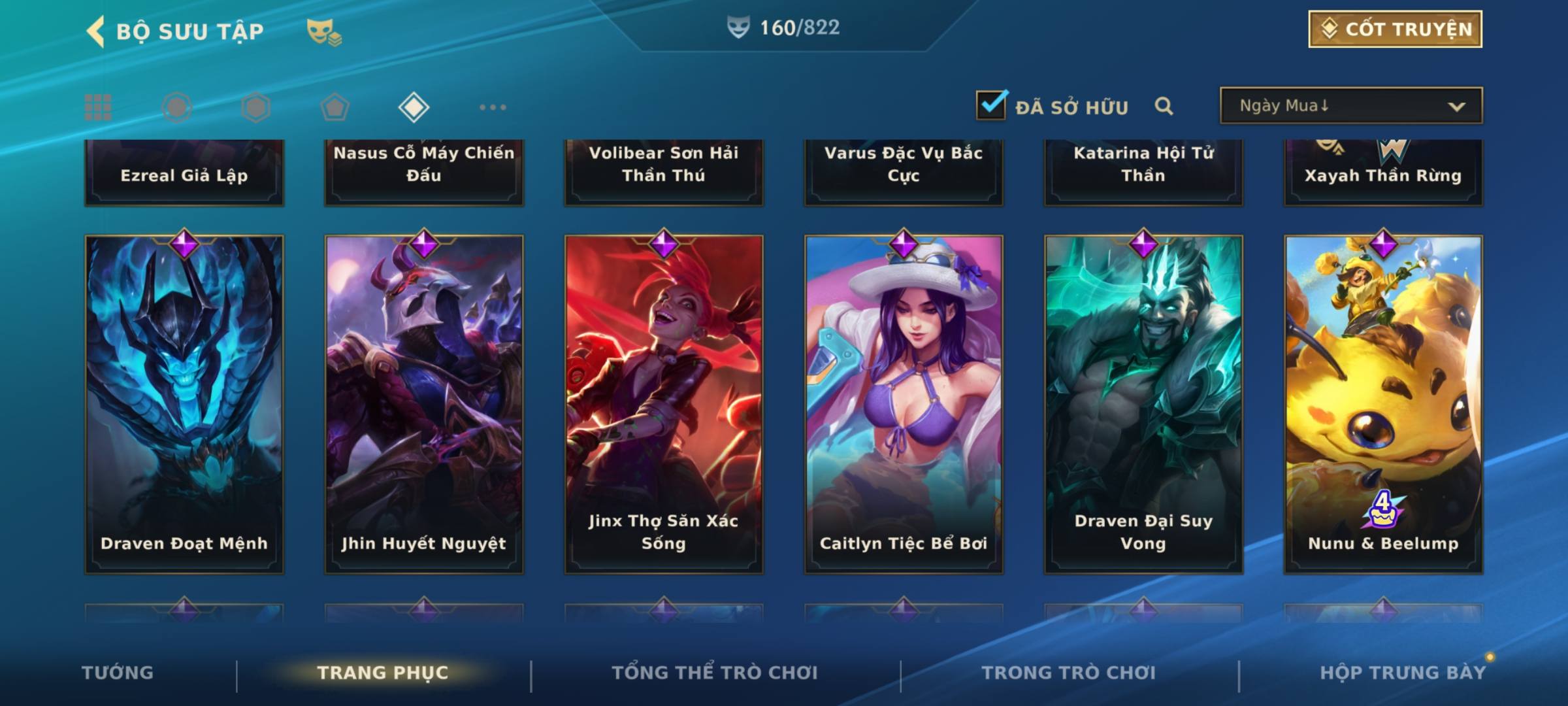Choose the Jinx Thợ Săn Xác Sống card
The image size is (1568, 706).
[x=664, y=404]
